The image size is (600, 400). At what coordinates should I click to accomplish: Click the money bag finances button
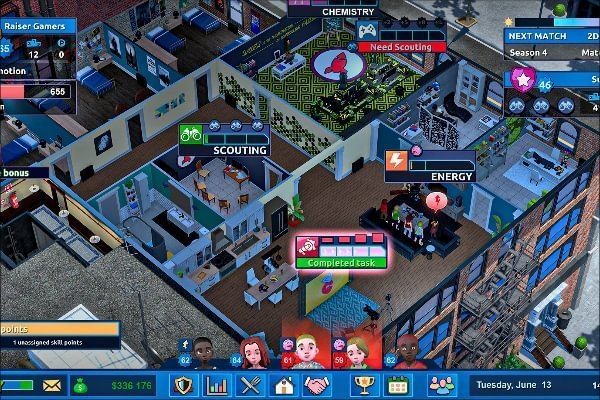(78, 385)
